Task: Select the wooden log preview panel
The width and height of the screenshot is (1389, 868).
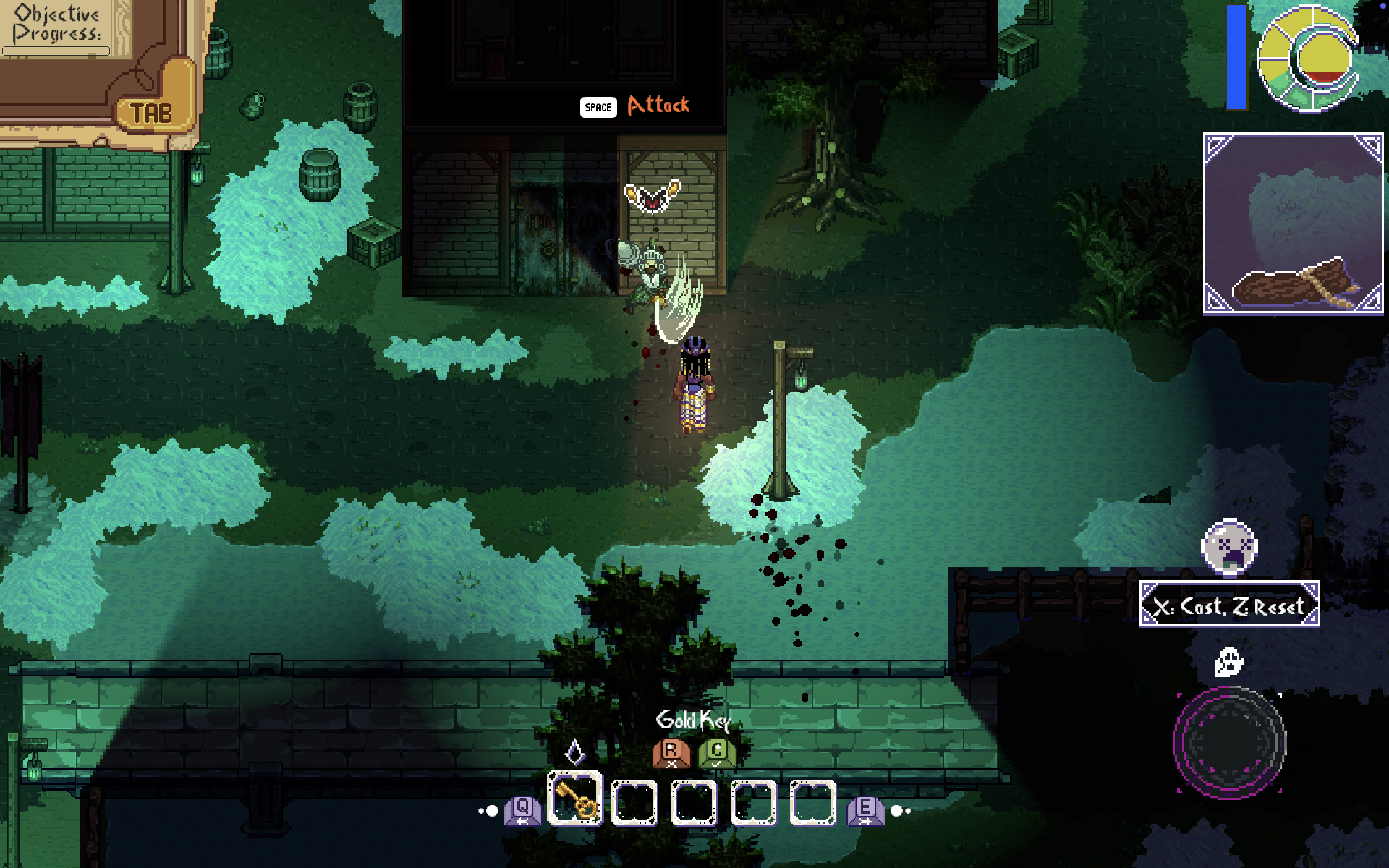Action: (x=1293, y=224)
